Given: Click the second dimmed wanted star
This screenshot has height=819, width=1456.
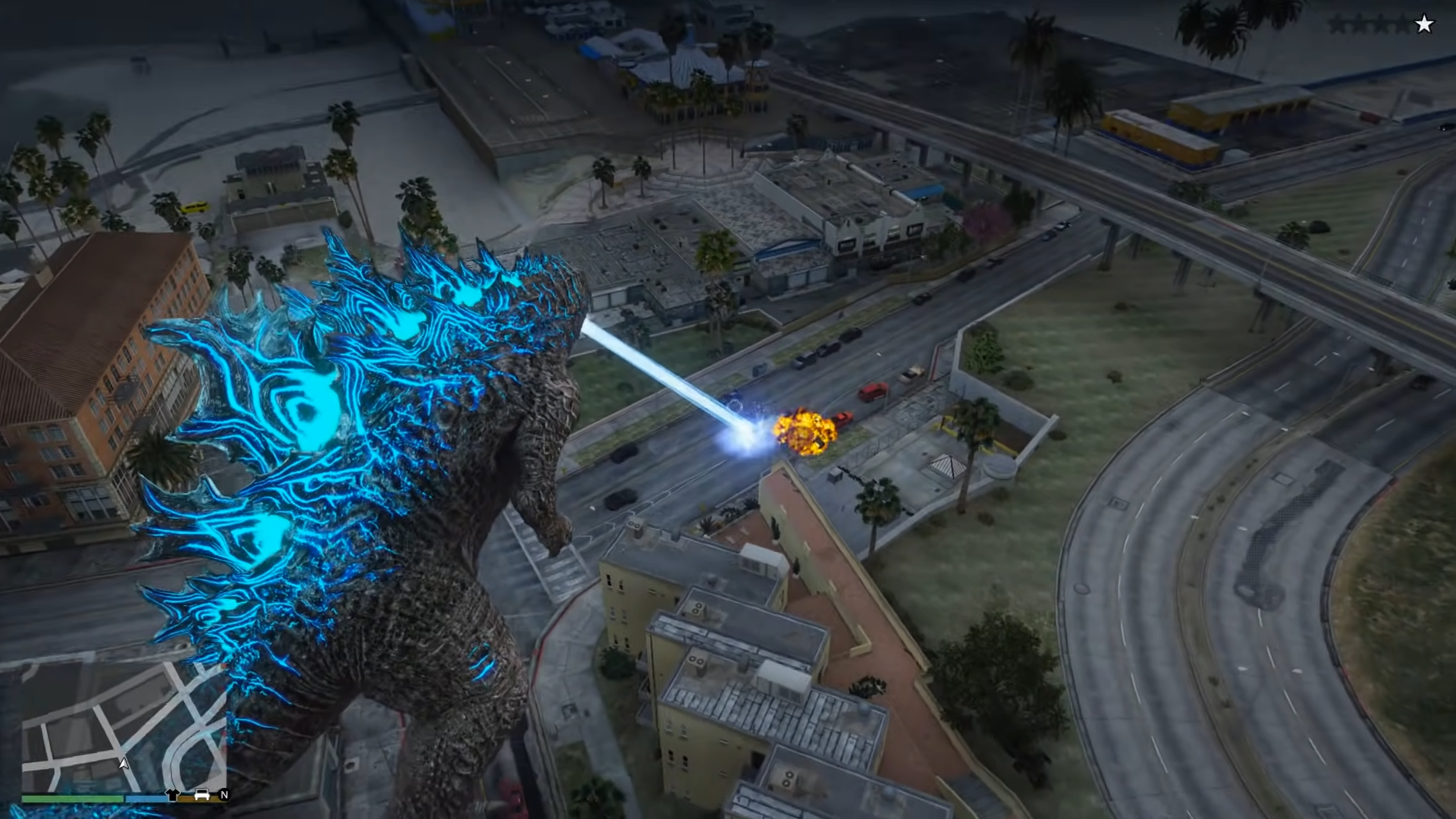Looking at the screenshot, I should [1359, 24].
